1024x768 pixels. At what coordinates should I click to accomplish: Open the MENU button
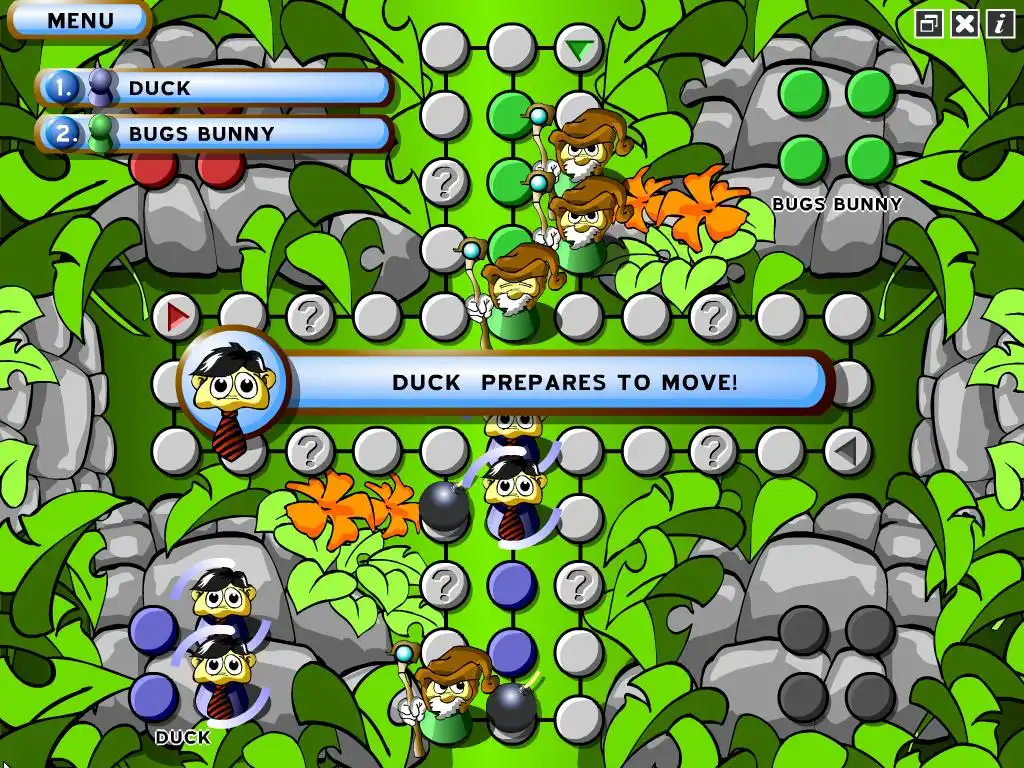(80, 20)
